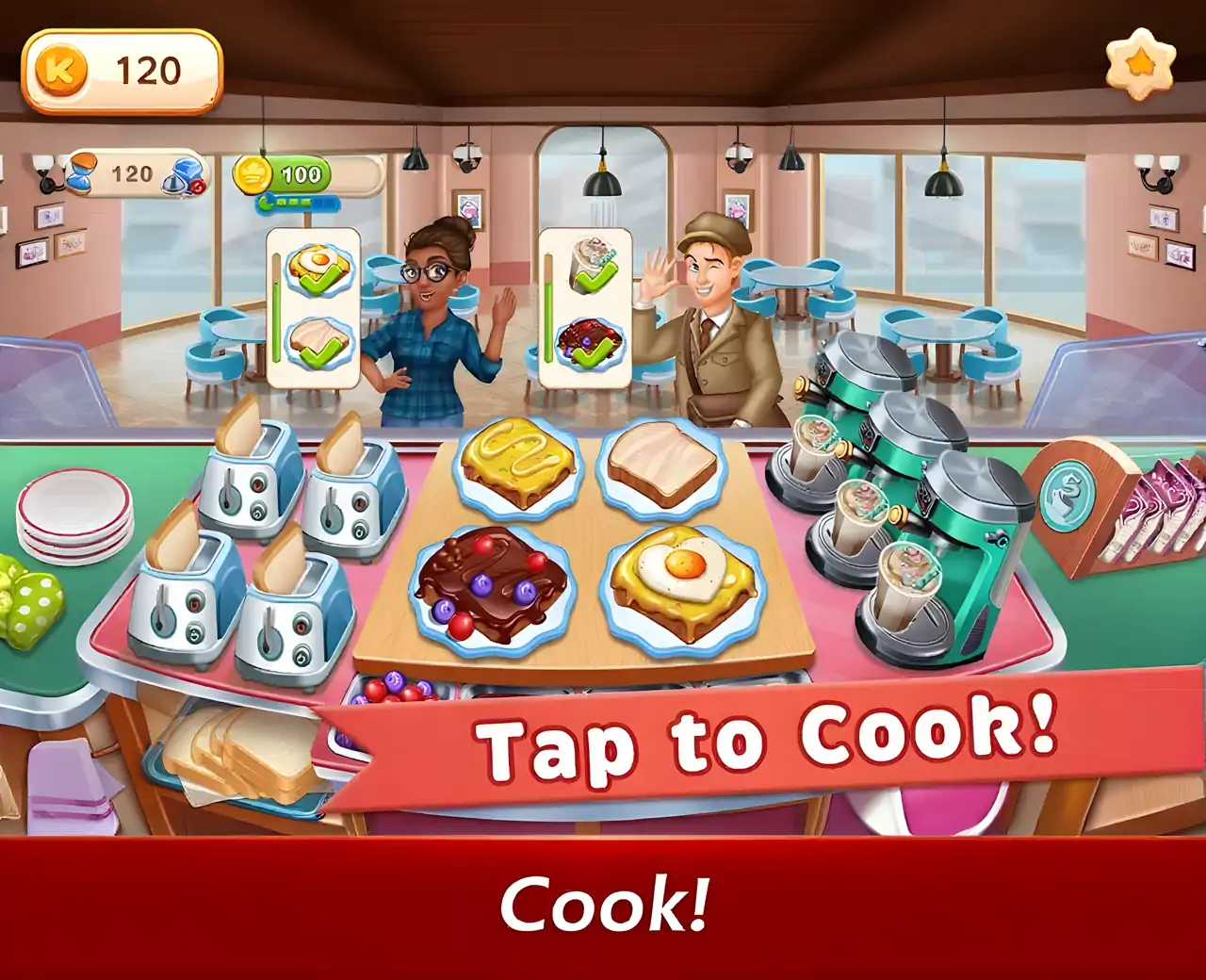The image size is (1206, 980).
Task: Select the gem icon beside the timer
Action: coord(188,173)
